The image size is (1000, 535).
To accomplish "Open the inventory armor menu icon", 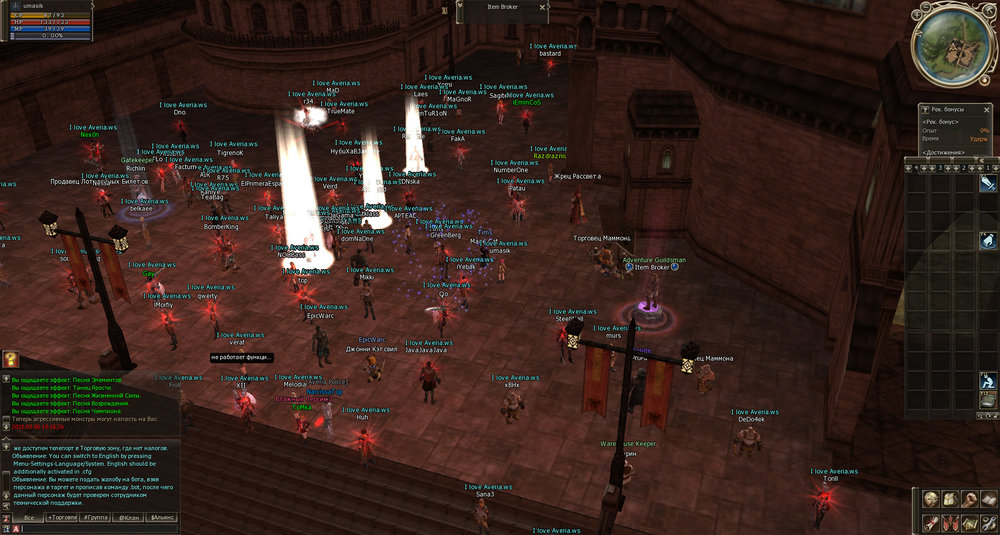I will coord(950,499).
